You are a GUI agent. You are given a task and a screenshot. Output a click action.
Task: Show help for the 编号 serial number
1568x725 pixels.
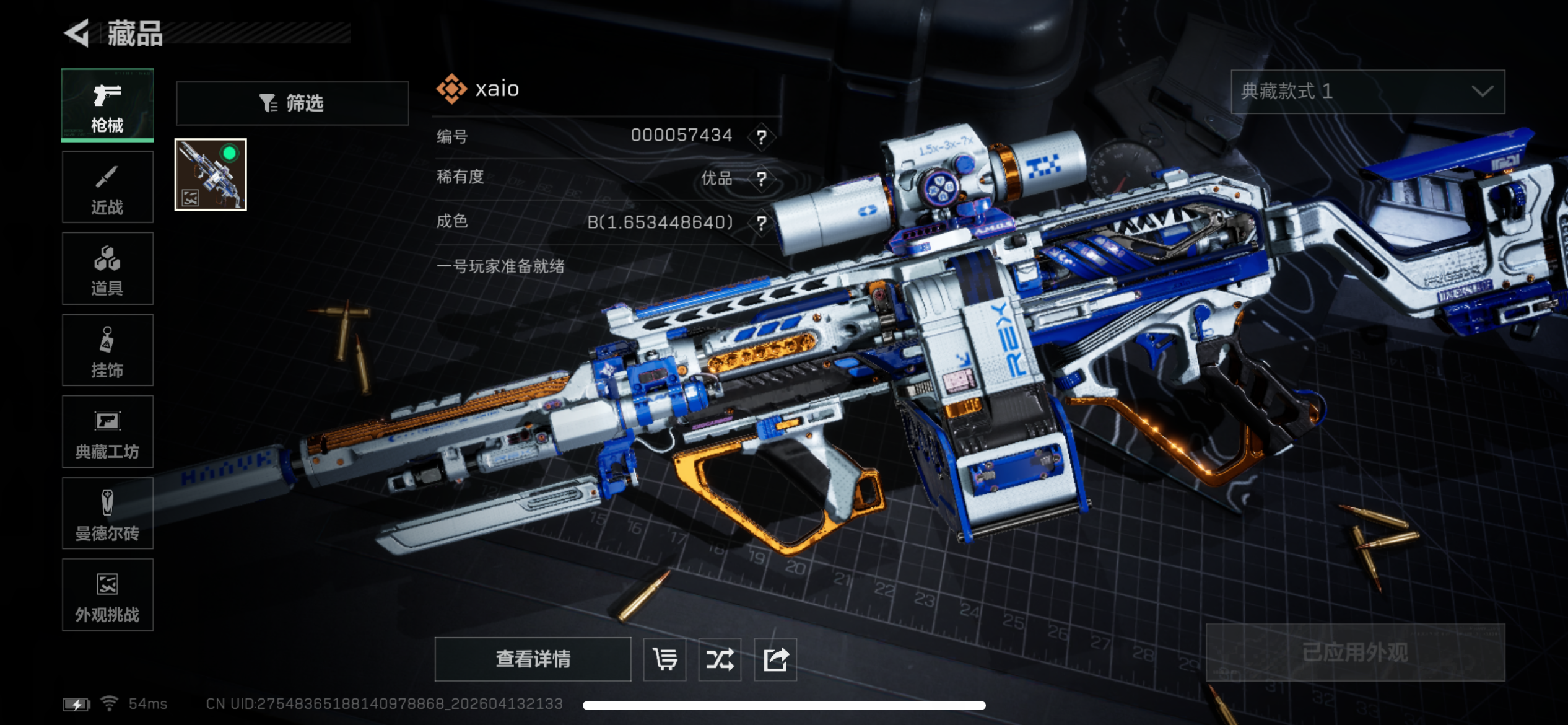click(762, 136)
